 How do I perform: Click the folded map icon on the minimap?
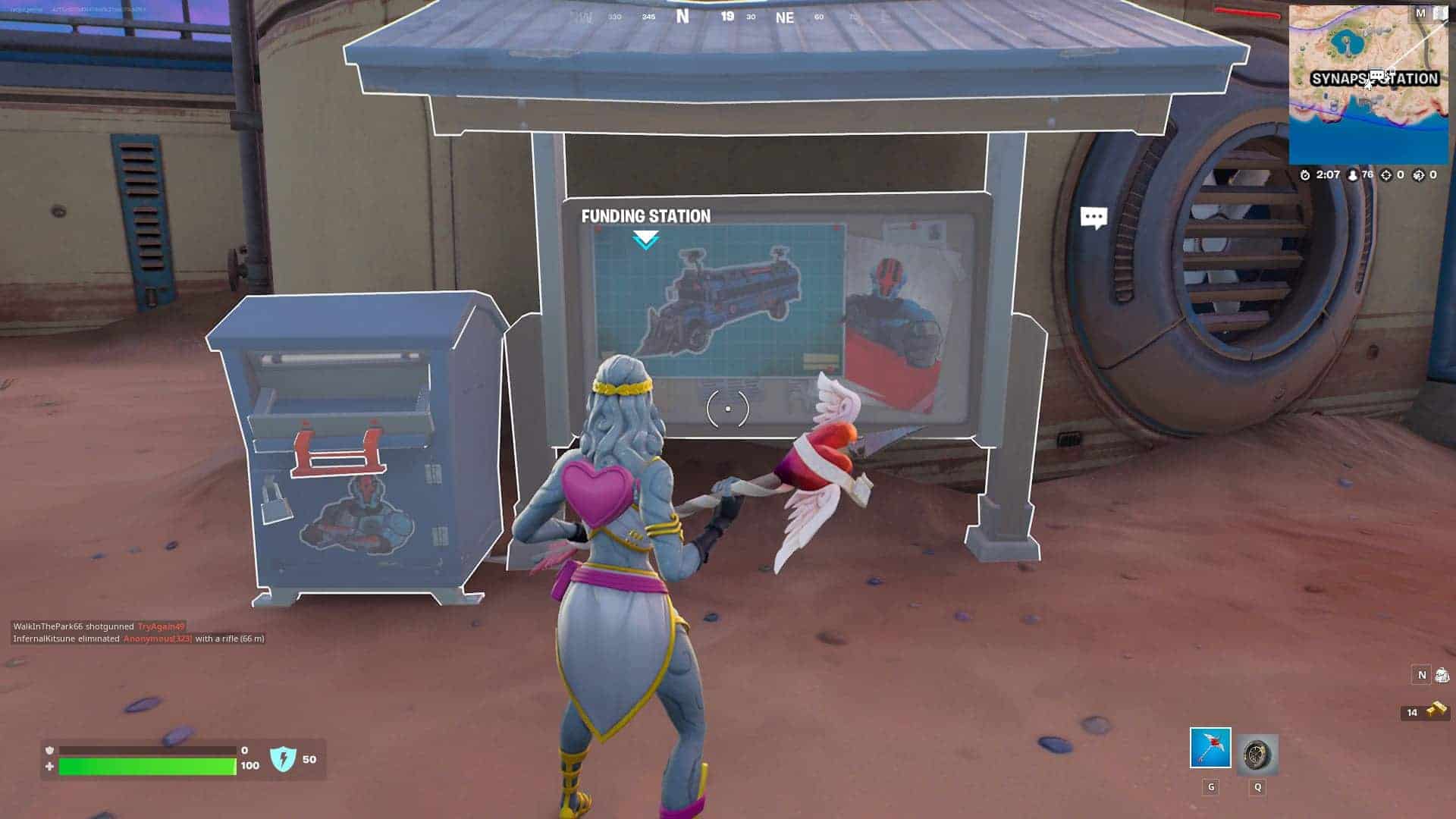(x=1439, y=13)
